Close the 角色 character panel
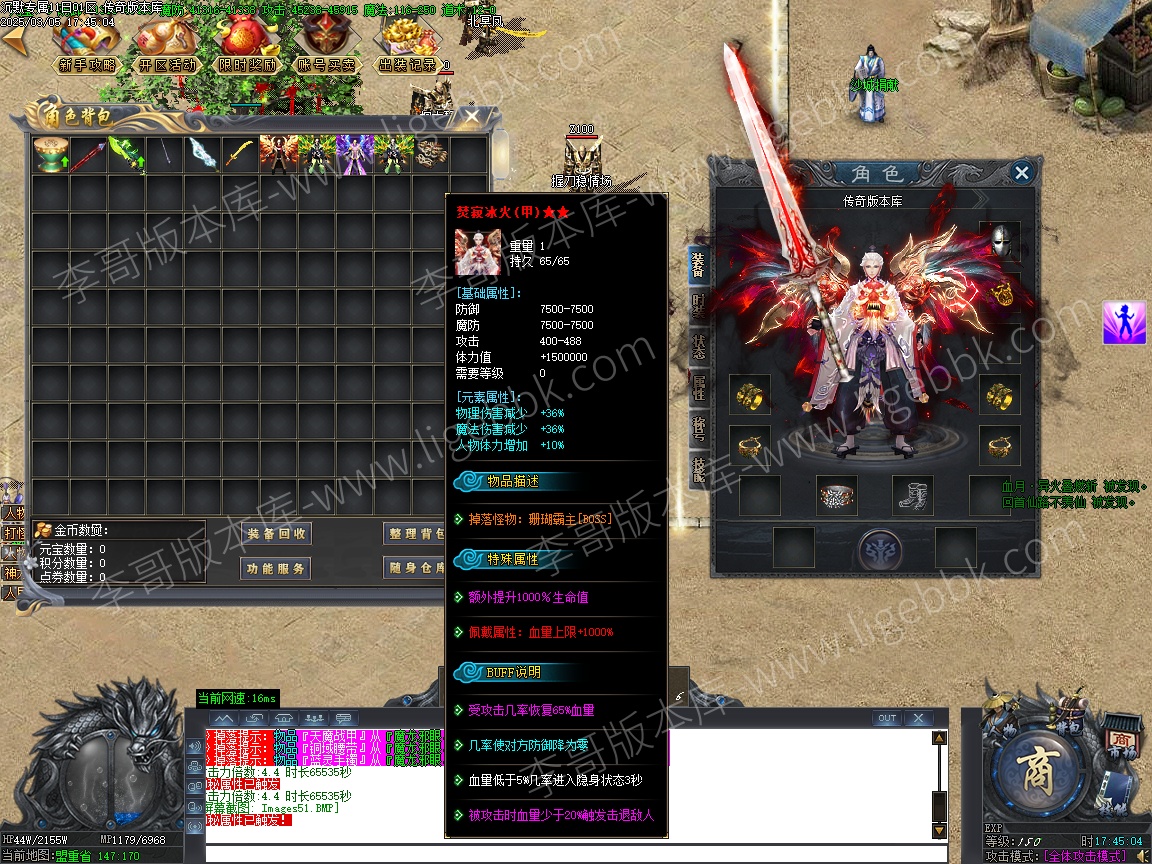This screenshot has width=1152, height=864. 1021,173
